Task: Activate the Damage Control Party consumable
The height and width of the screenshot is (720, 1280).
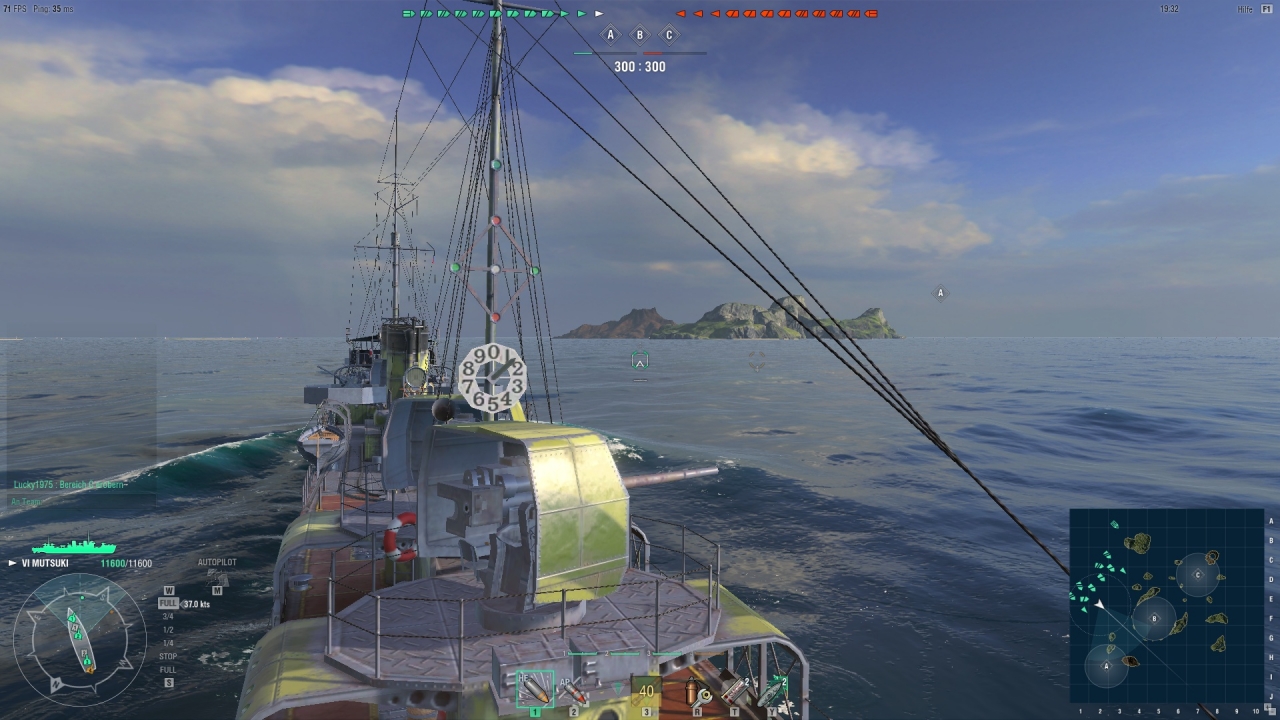Action: (698, 690)
